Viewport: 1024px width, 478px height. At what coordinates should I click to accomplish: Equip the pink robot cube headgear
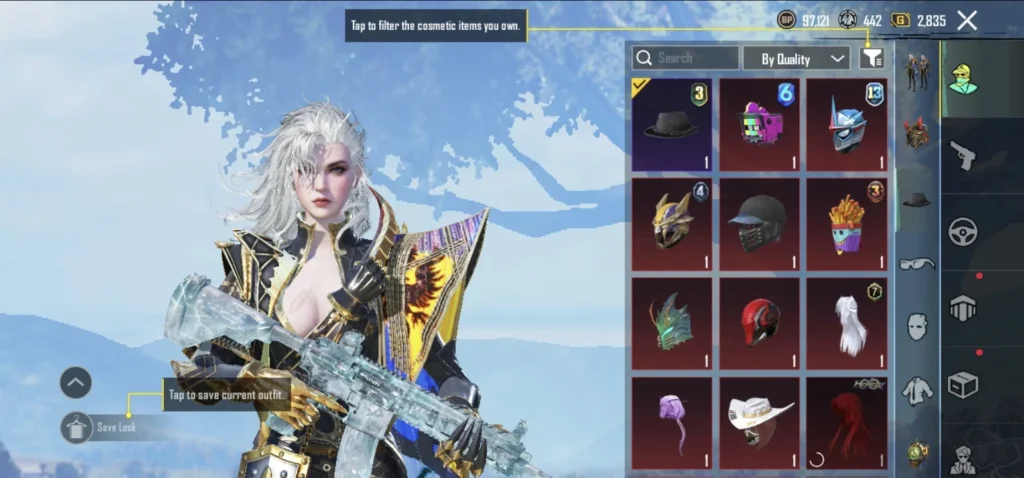(760, 125)
